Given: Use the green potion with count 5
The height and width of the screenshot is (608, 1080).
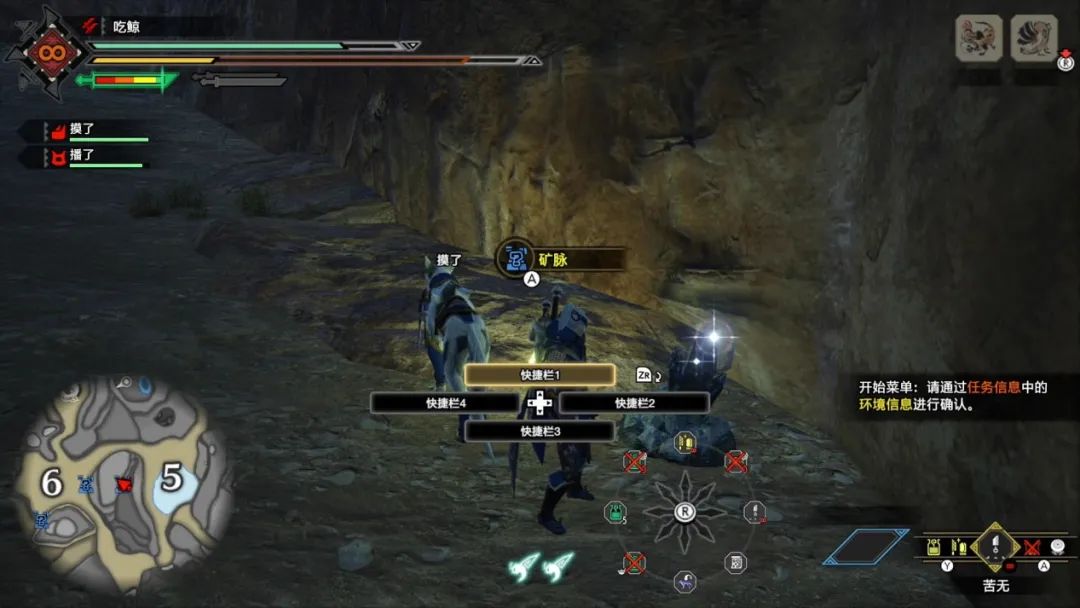Looking at the screenshot, I should [x=614, y=513].
